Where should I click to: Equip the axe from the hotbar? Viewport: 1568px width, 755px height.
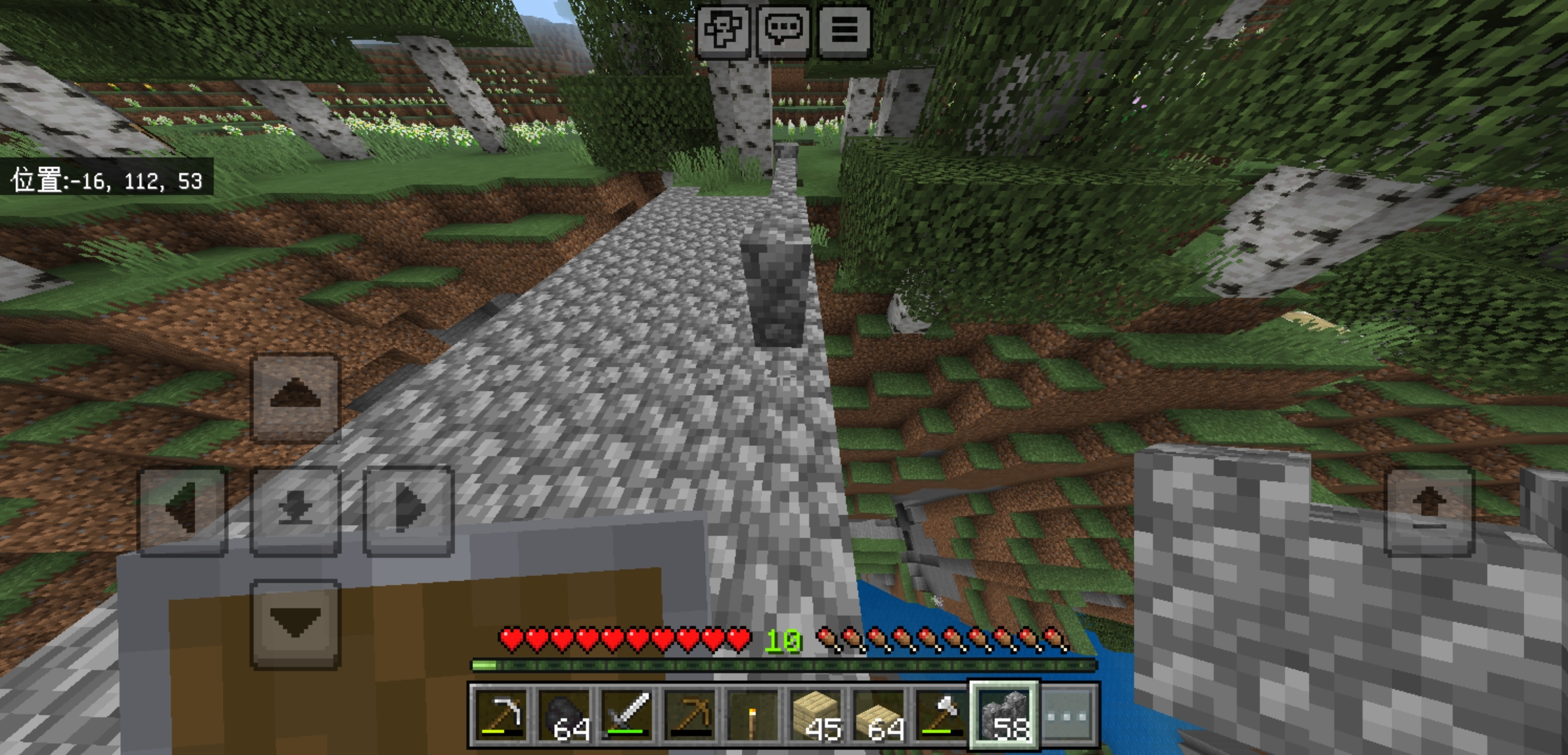click(x=941, y=715)
